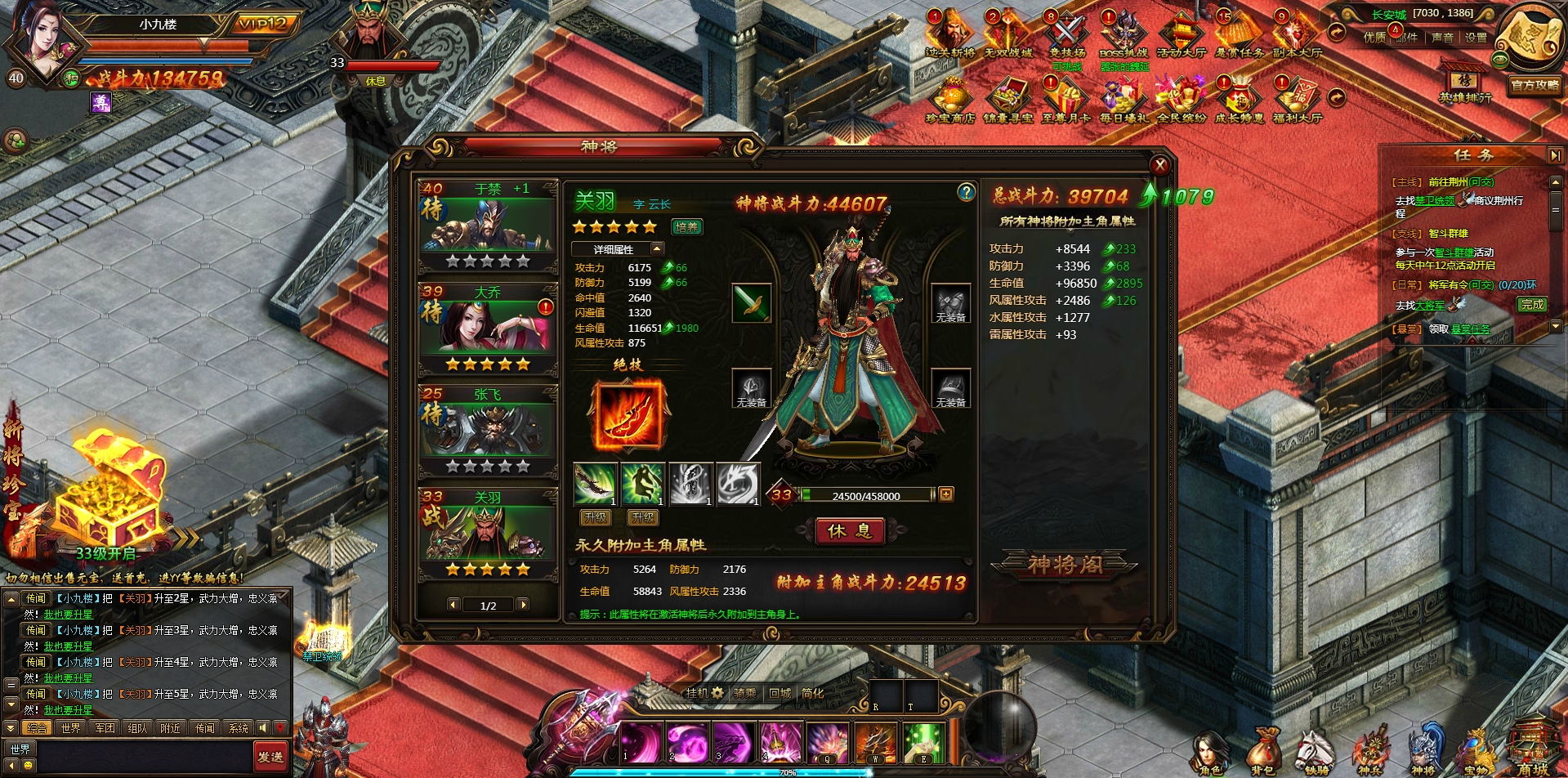Image resolution: width=1568 pixels, height=778 pixels.
Task: Switch to the 世界 world chat tab
Action: click(x=69, y=727)
